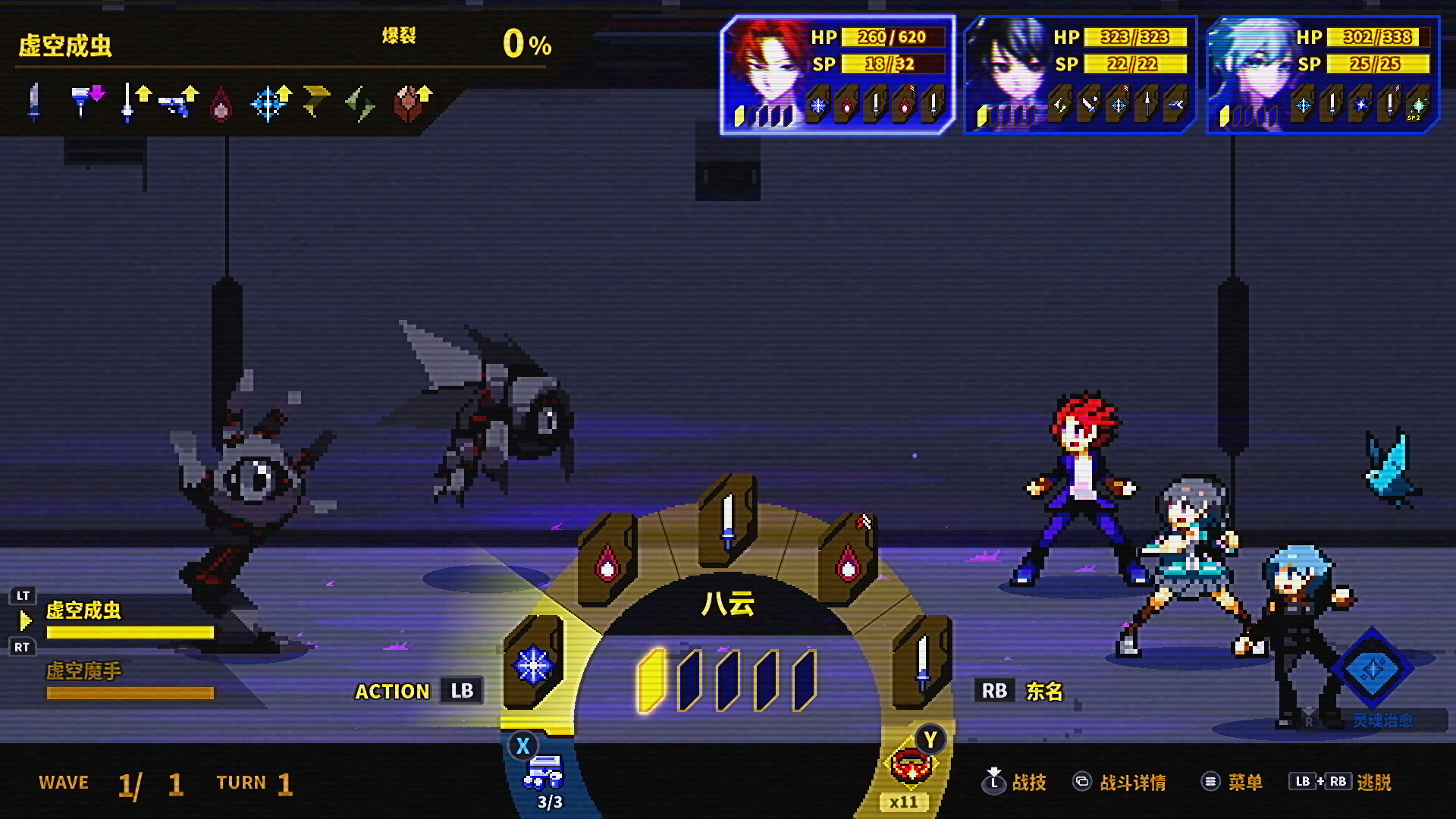This screenshot has height=819, width=1456.
Task: Open 战斗详情 battle details
Action: [1119, 782]
